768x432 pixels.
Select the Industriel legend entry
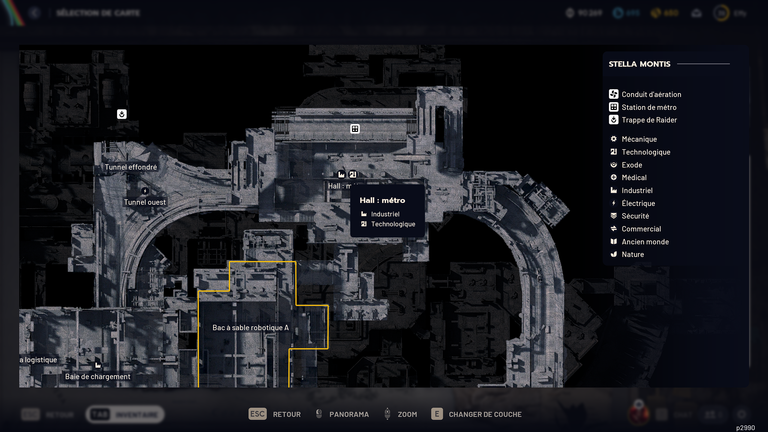point(636,190)
